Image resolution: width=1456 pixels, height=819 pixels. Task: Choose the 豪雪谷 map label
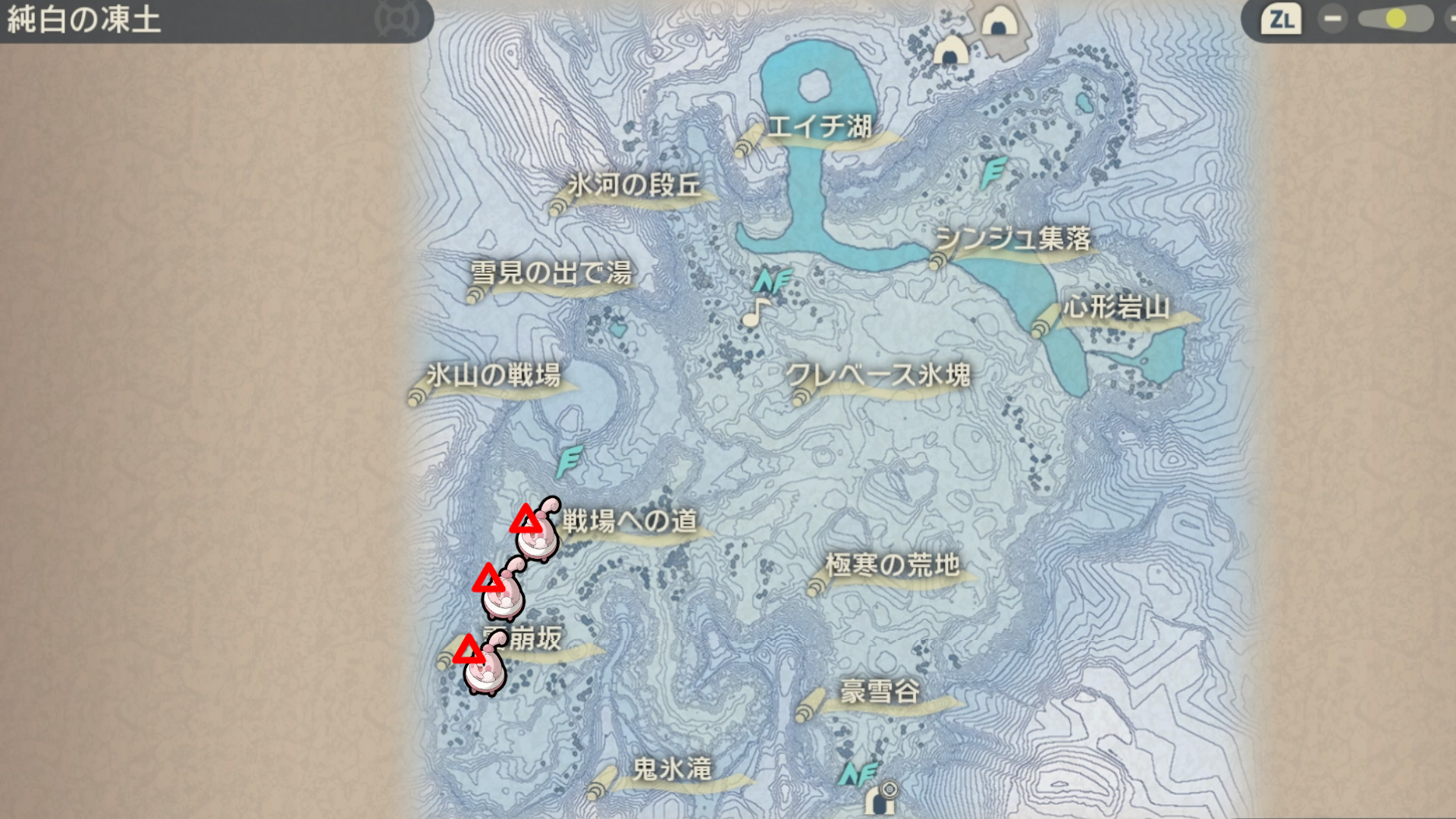click(880, 692)
